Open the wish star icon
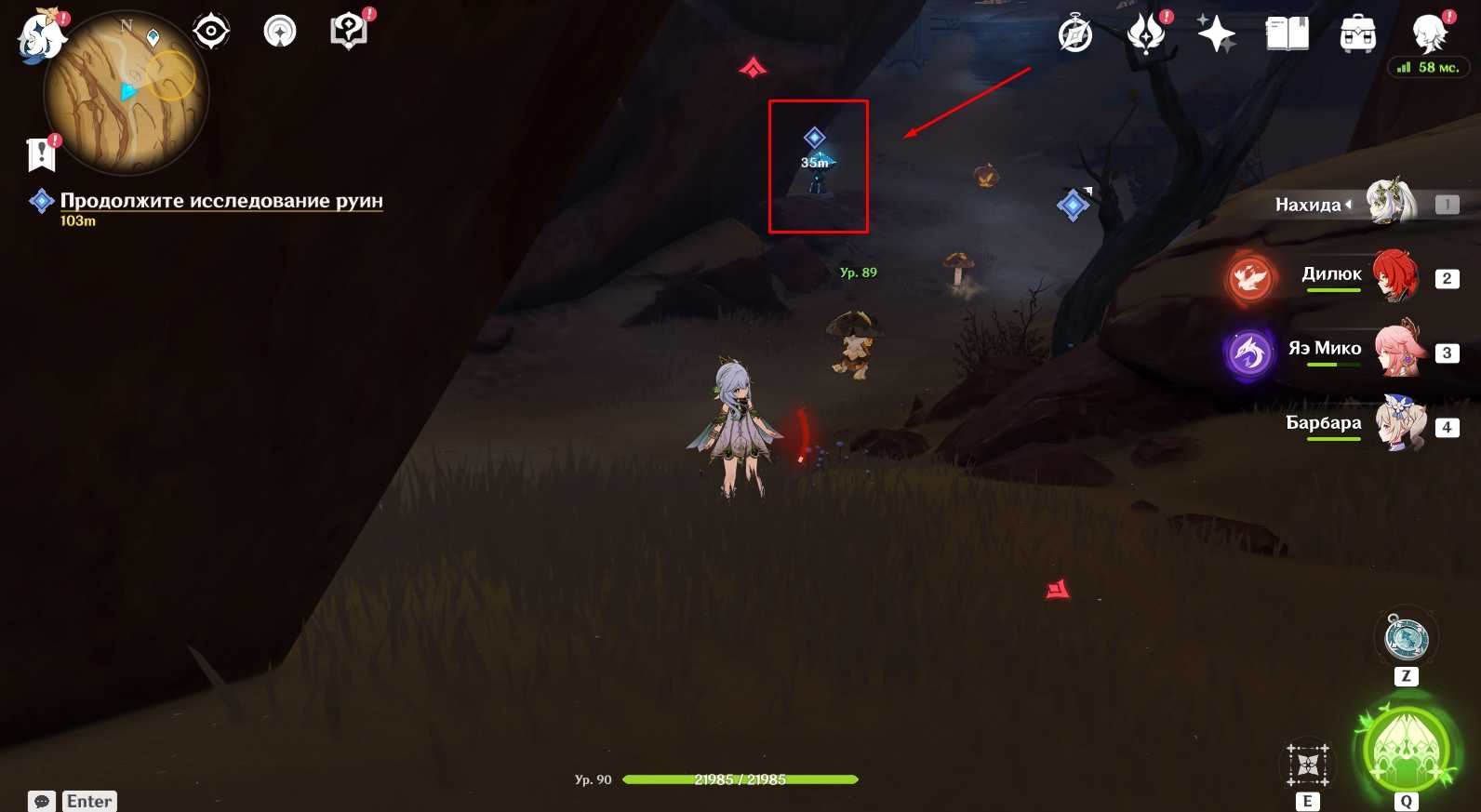 coord(1216,35)
